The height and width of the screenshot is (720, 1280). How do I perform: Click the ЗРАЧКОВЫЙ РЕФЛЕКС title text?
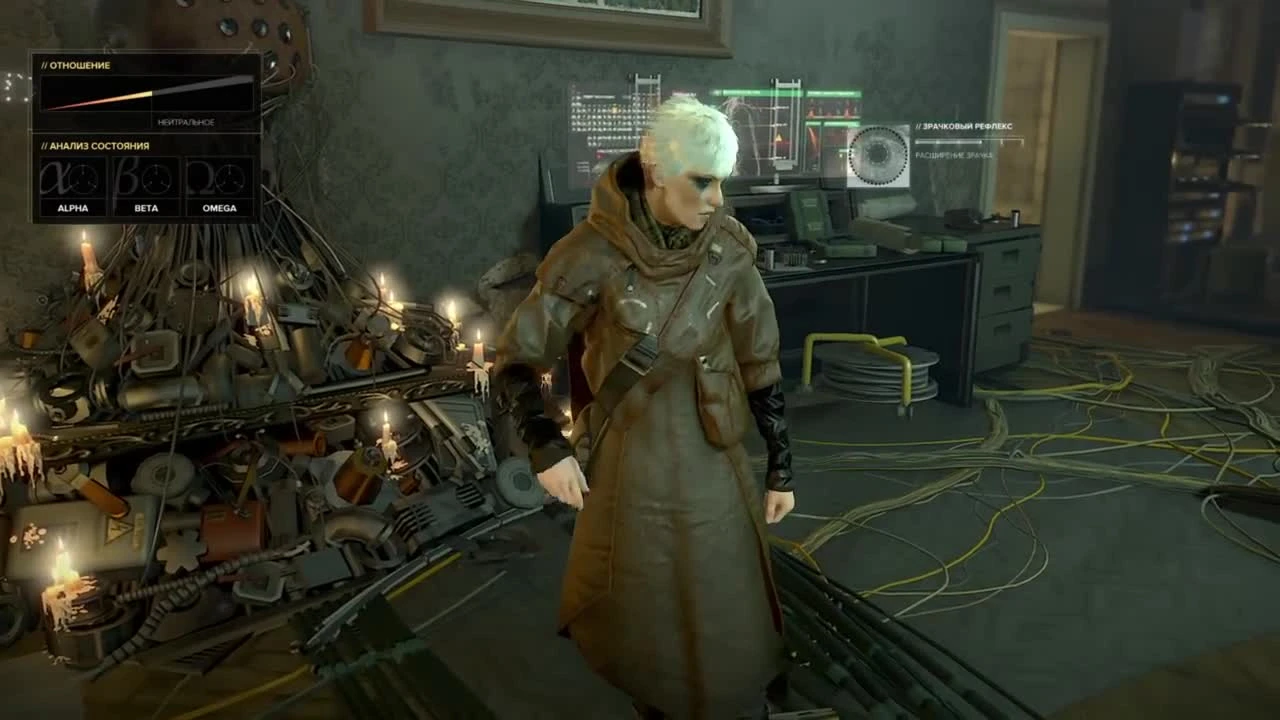pyautogui.click(x=965, y=127)
